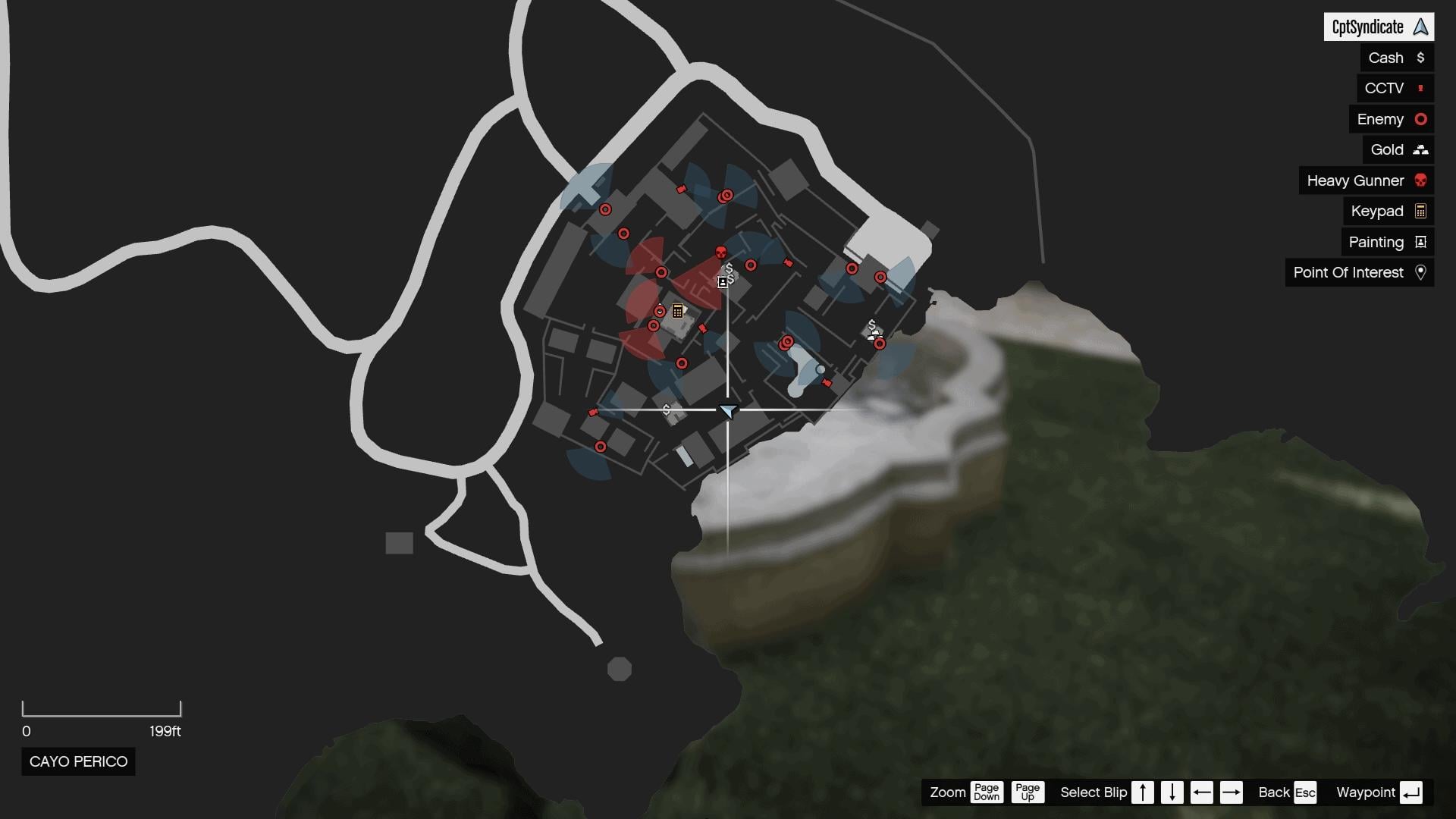Select the Keypad calculator icon in the legend
This screenshot has height=819, width=1456.
1420,211
